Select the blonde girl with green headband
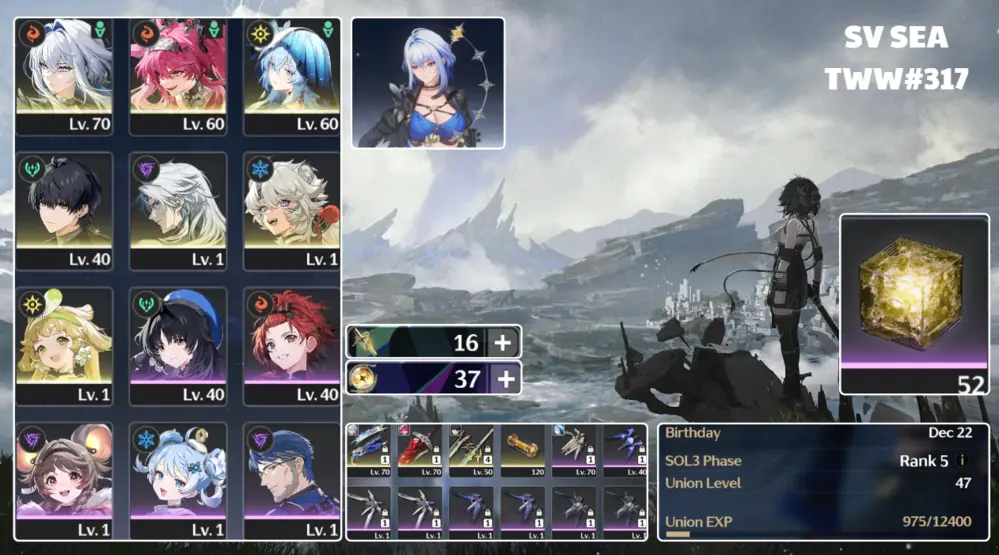The width and height of the screenshot is (999, 555). tap(64, 346)
